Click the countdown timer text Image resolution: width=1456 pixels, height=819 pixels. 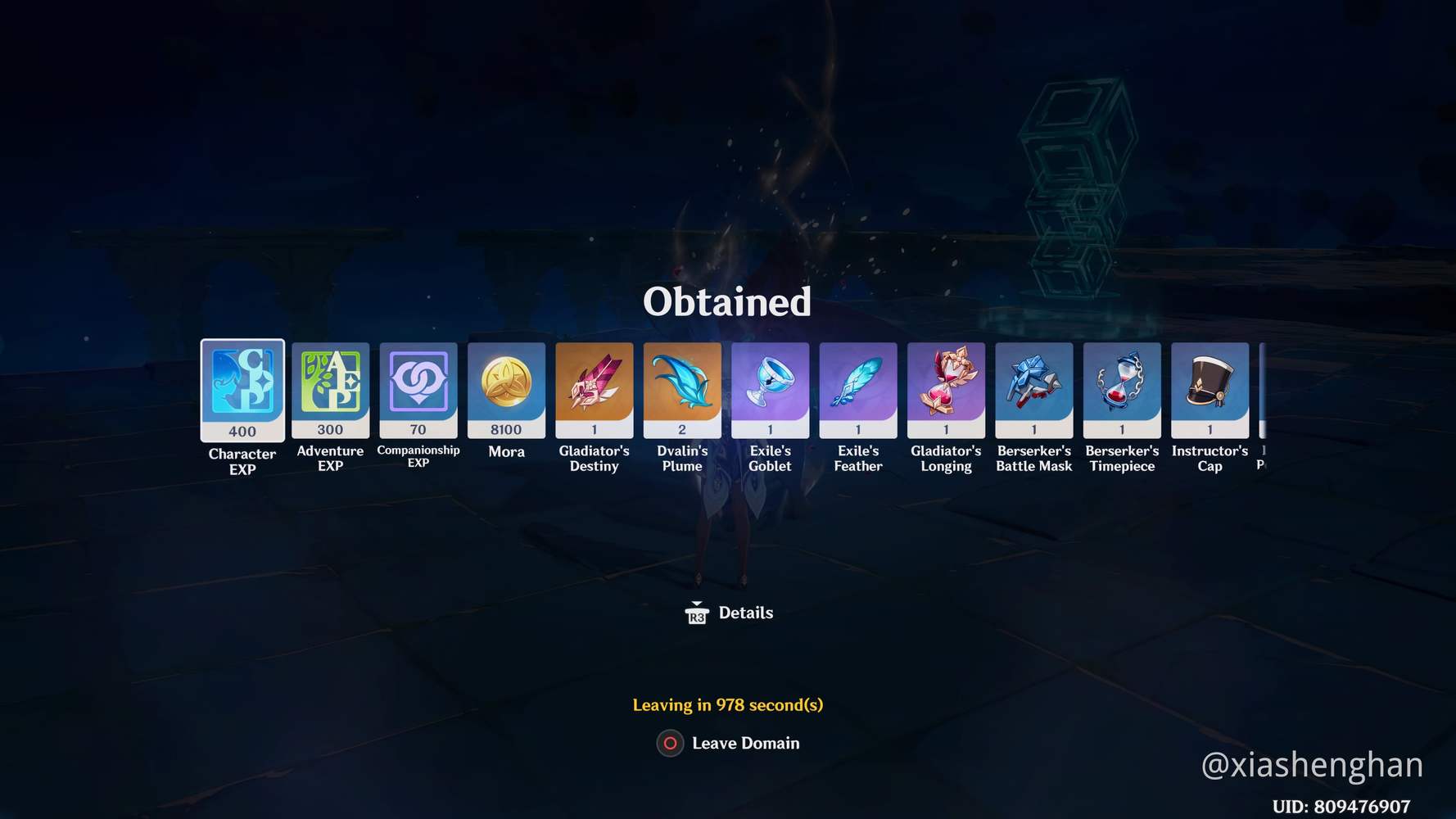coord(728,704)
